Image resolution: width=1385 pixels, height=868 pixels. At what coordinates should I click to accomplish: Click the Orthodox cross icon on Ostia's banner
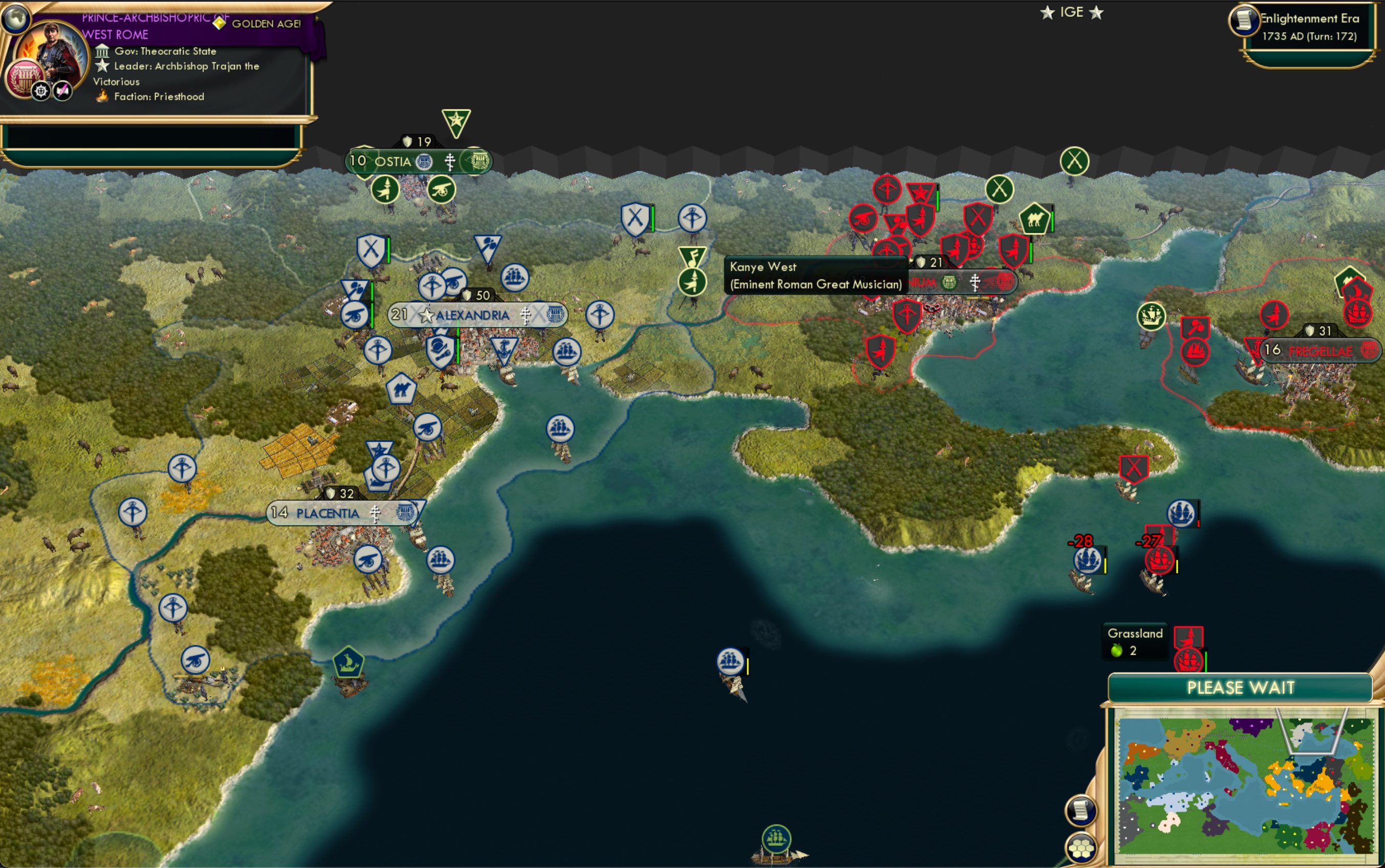[450, 161]
